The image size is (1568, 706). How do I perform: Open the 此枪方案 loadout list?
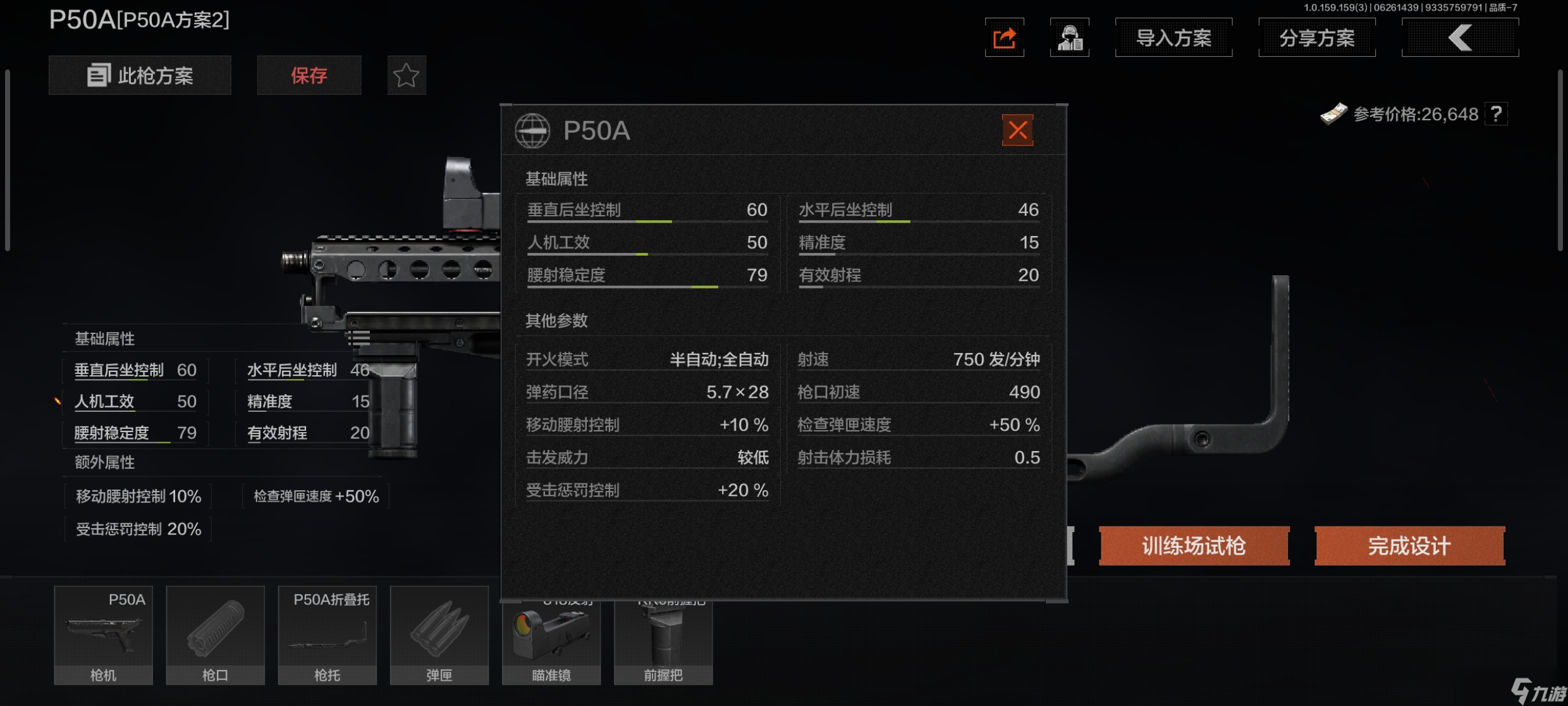coord(140,76)
